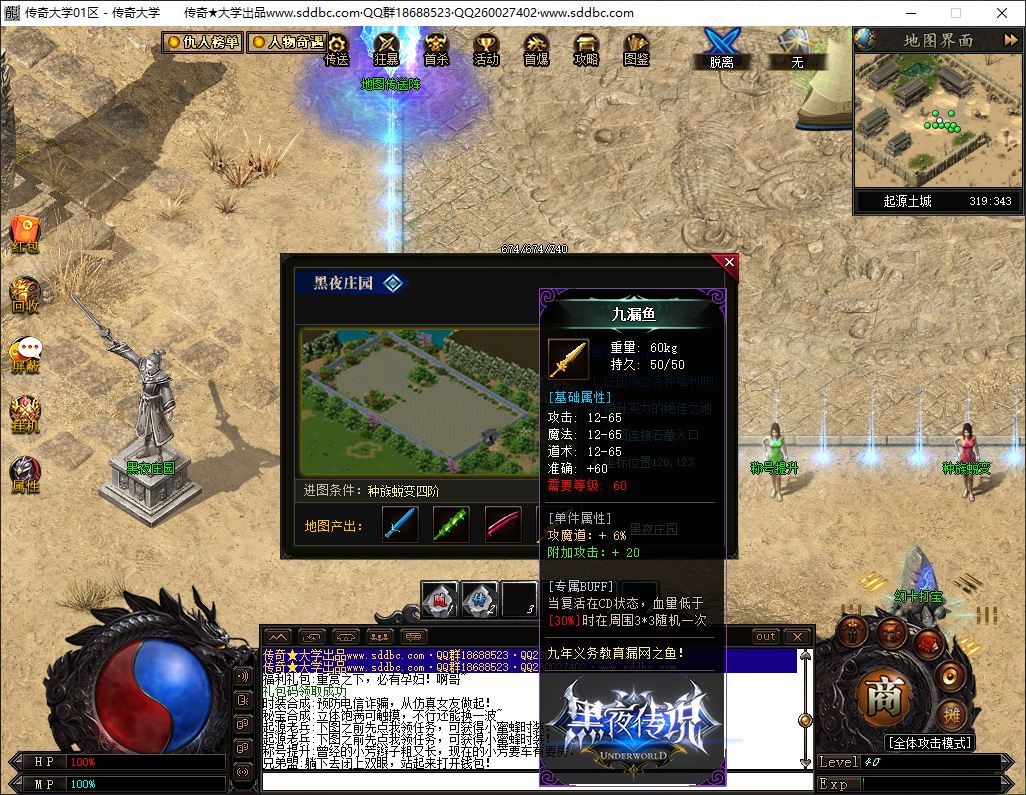Activate the 狂暴 berserk icon
This screenshot has height=795, width=1026.
(x=386, y=48)
